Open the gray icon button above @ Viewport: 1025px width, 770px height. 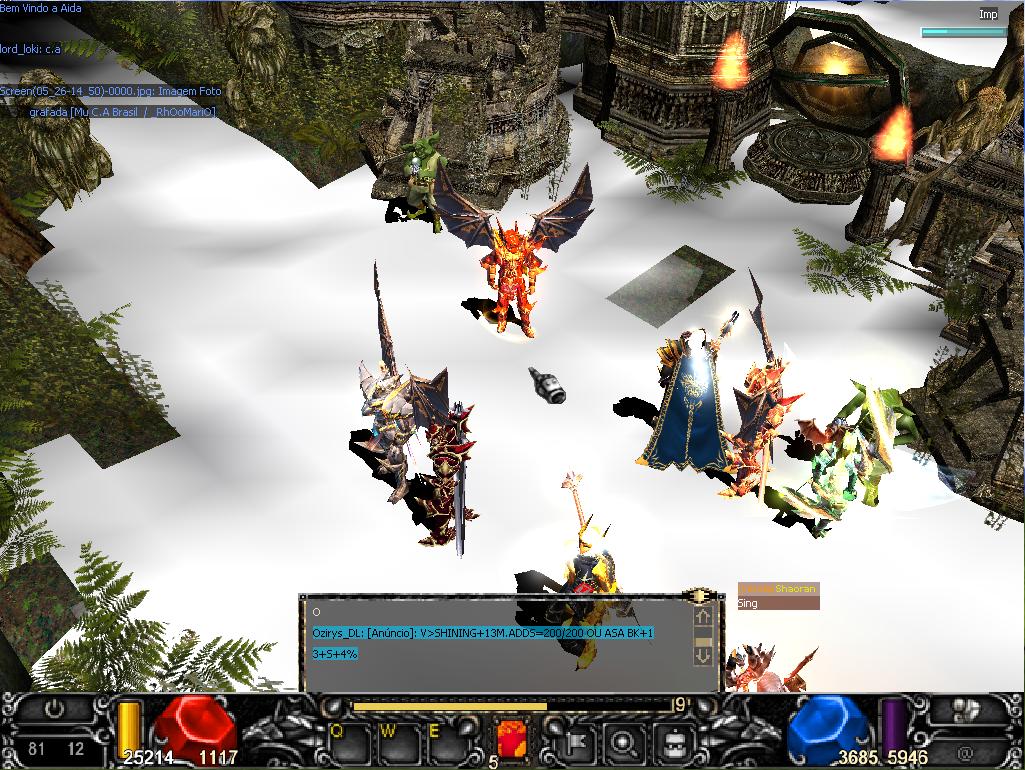[966, 711]
